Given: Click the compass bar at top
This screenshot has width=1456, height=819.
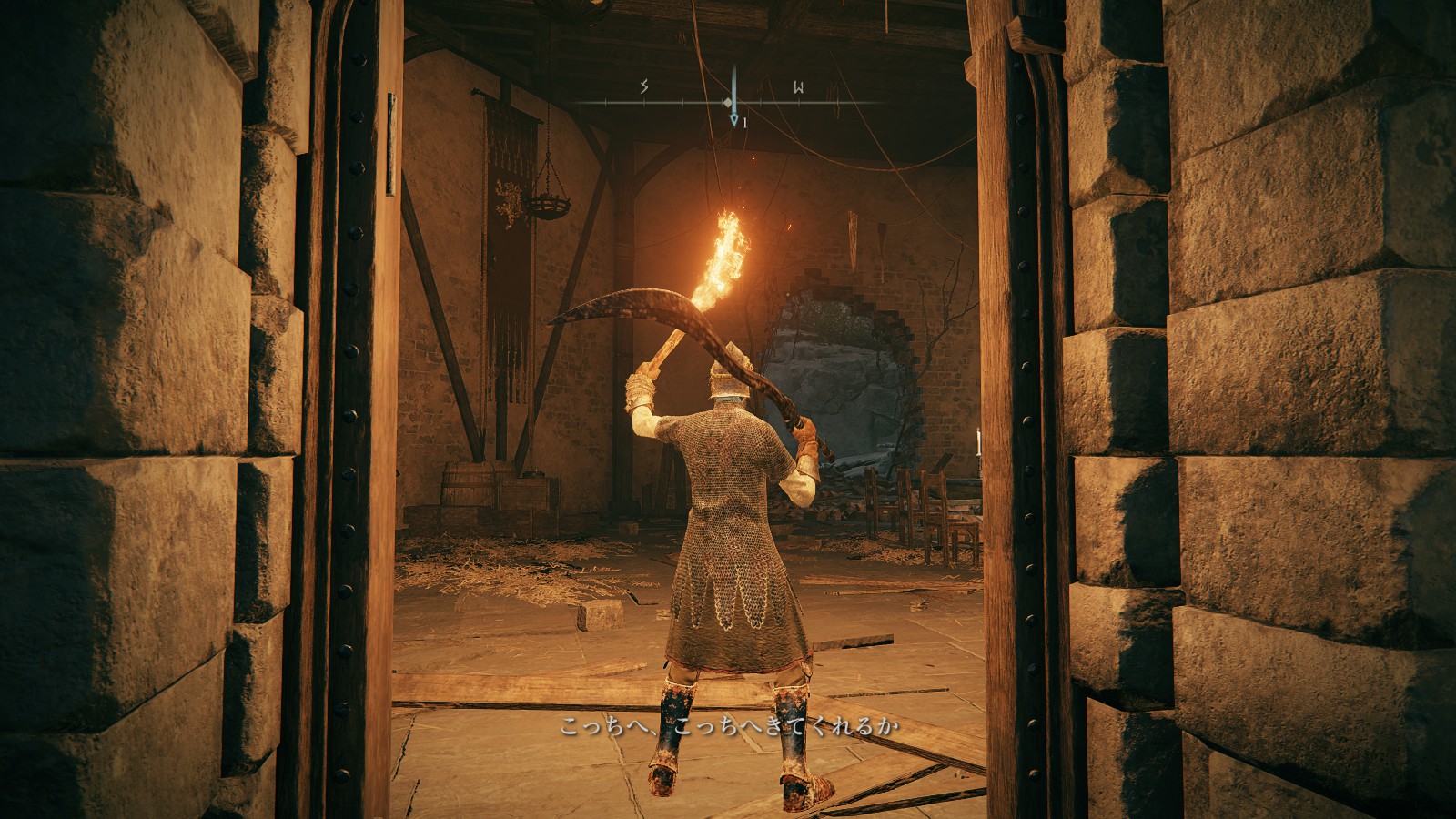Looking at the screenshot, I should pyautogui.click(x=728, y=102).
